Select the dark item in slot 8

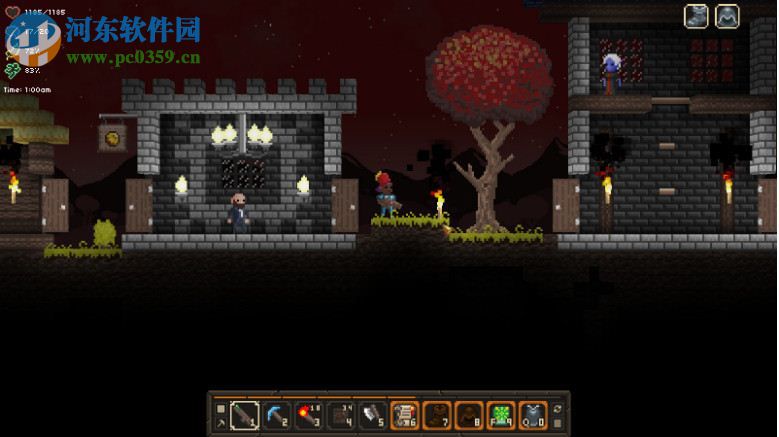pos(469,414)
